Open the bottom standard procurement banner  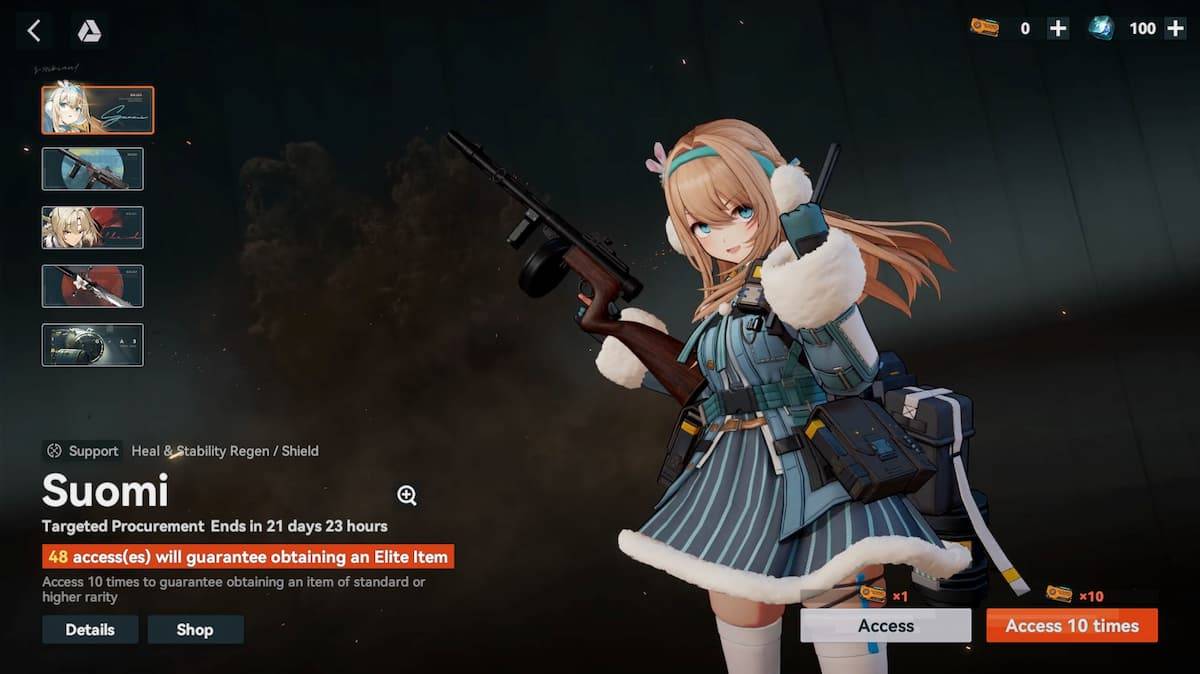click(93, 345)
